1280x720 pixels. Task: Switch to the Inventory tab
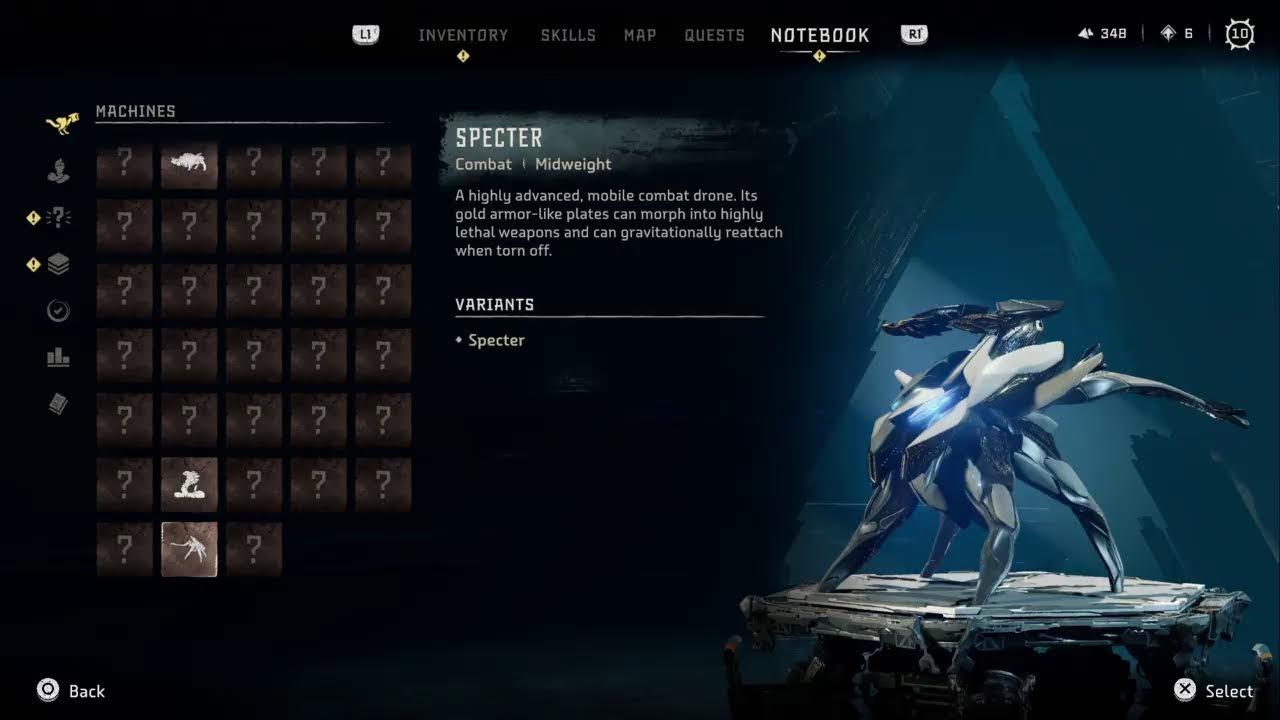[x=463, y=35]
